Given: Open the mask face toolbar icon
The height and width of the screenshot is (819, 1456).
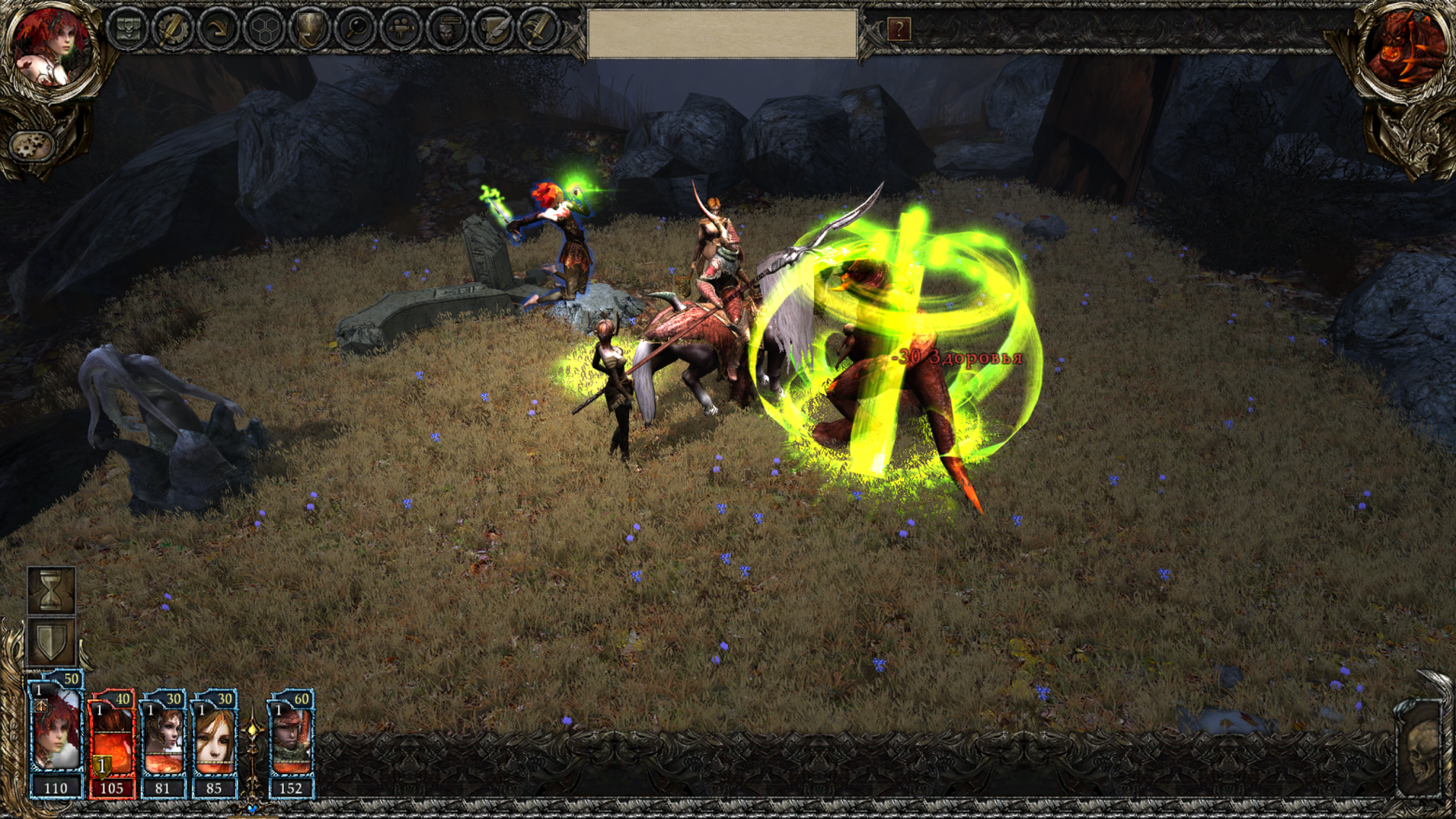Looking at the screenshot, I should point(447,29).
